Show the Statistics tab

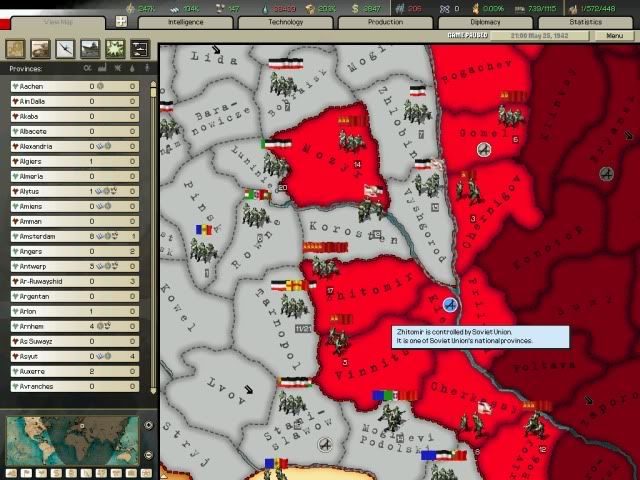pyautogui.click(x=586, y=21)
